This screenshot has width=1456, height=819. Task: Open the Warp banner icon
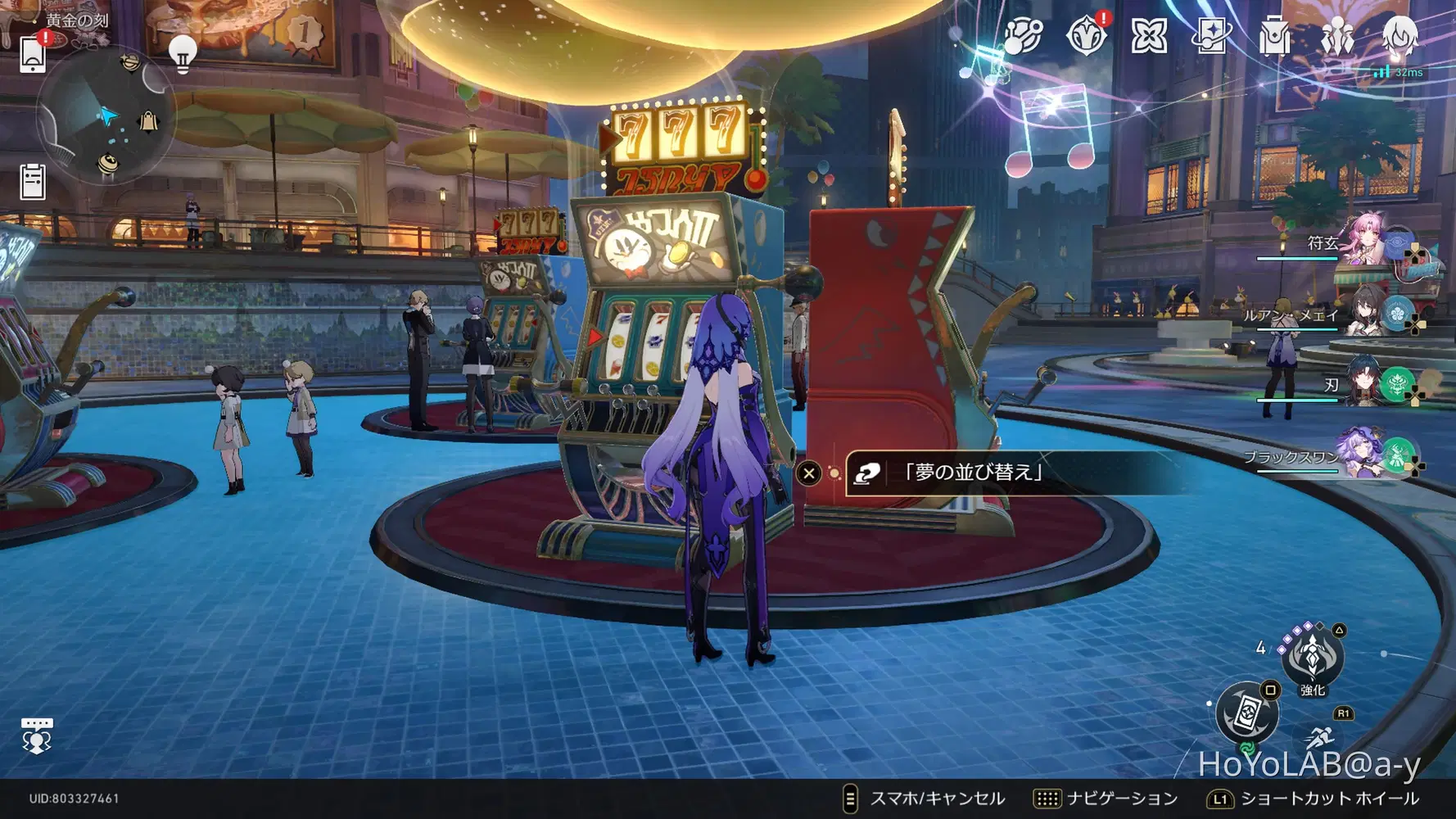click(x=1210, y=36)
